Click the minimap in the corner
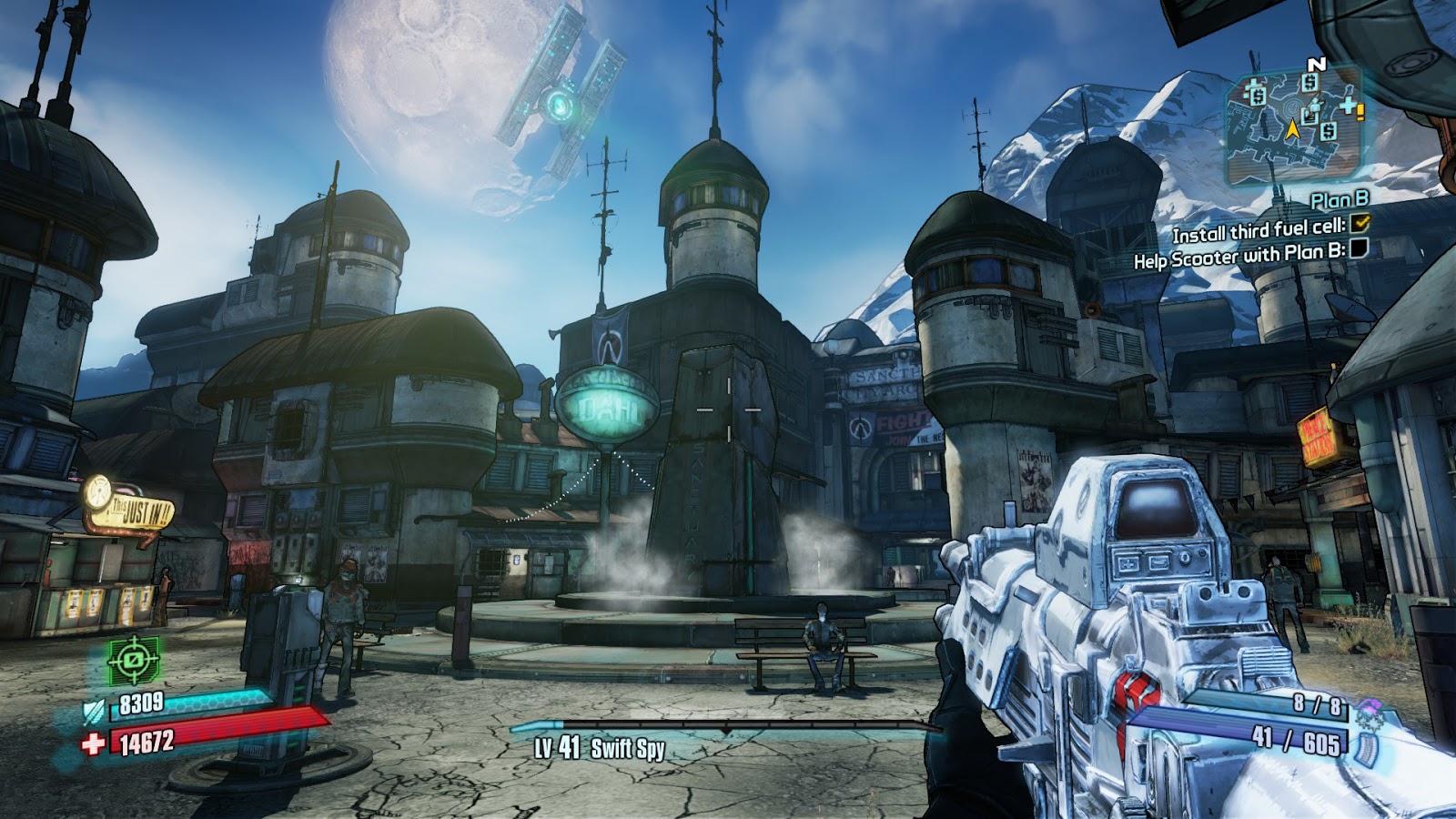The height and width of the screenshot is (819, 1456). pyautogui.click(x=1293, y=127)
